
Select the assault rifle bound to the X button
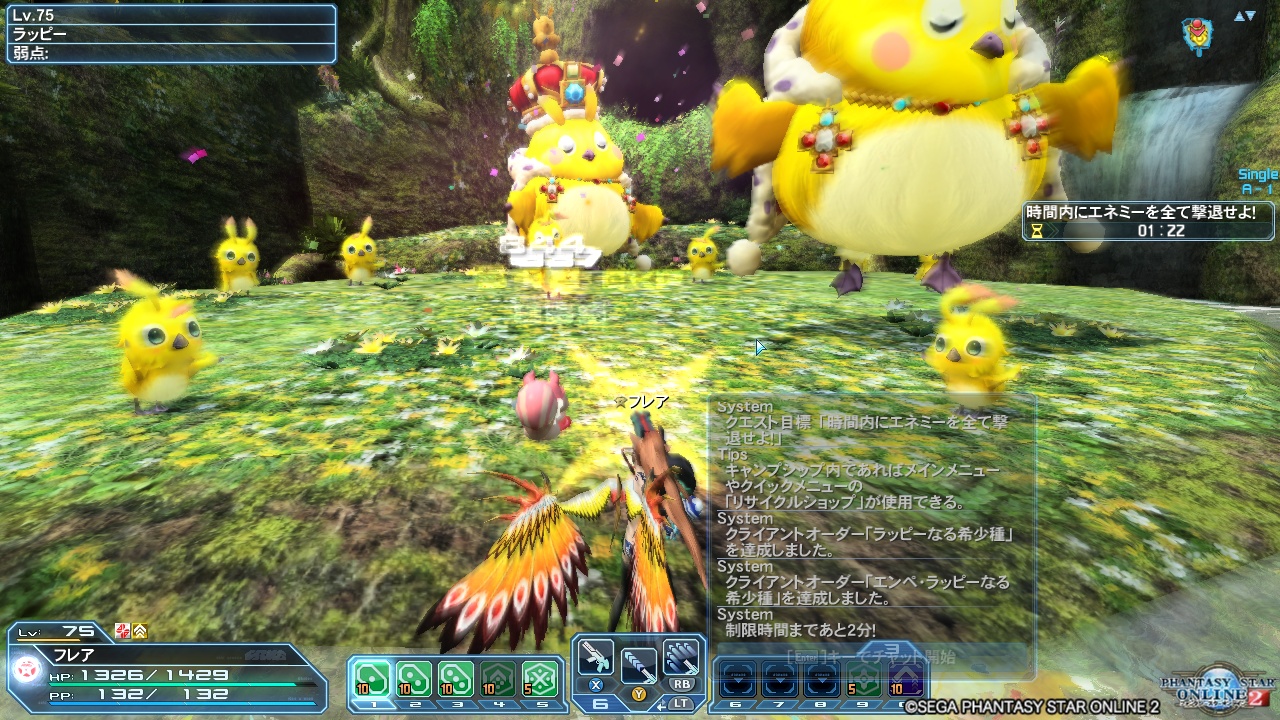click(x=596, y=658)
